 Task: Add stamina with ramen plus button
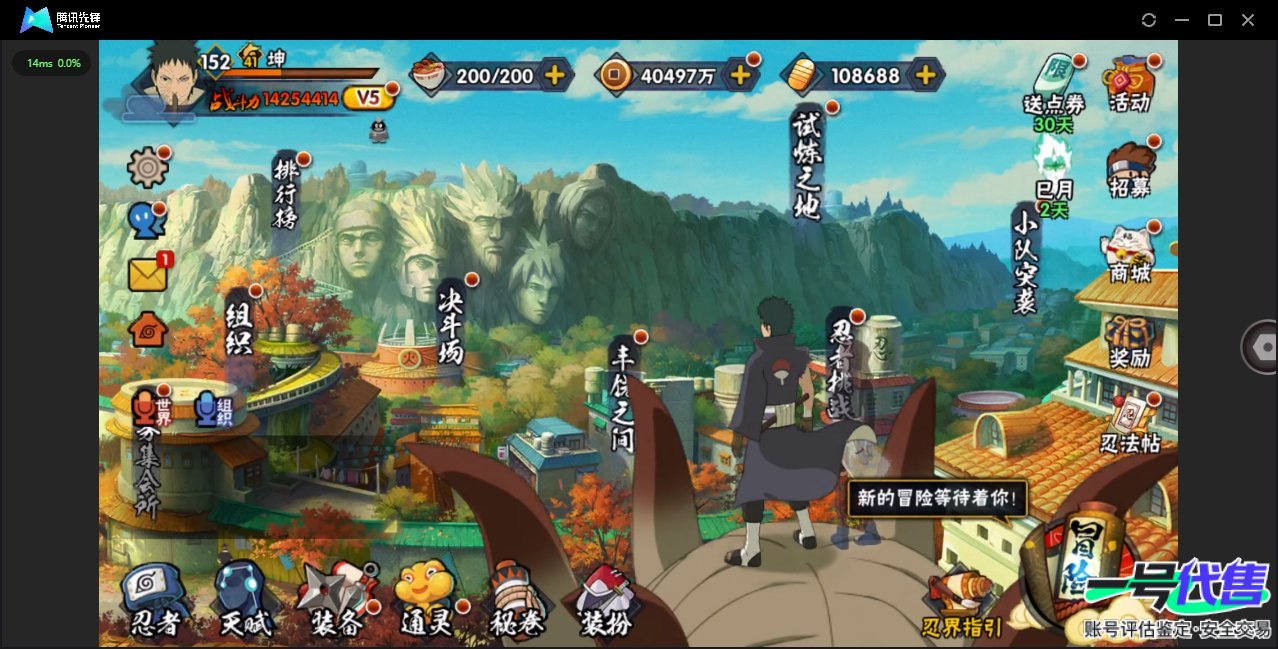click(554, 75)
